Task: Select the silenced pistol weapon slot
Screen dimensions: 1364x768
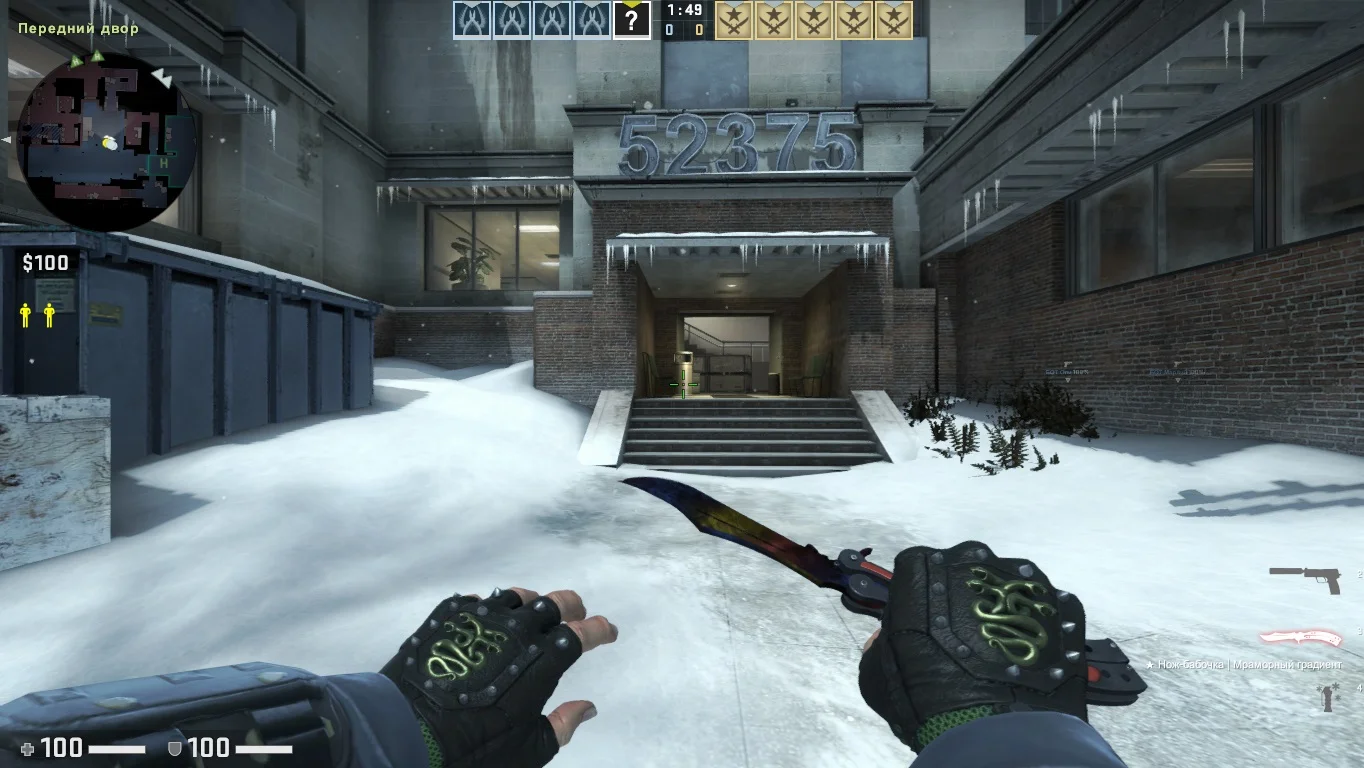Action: 1304,577
